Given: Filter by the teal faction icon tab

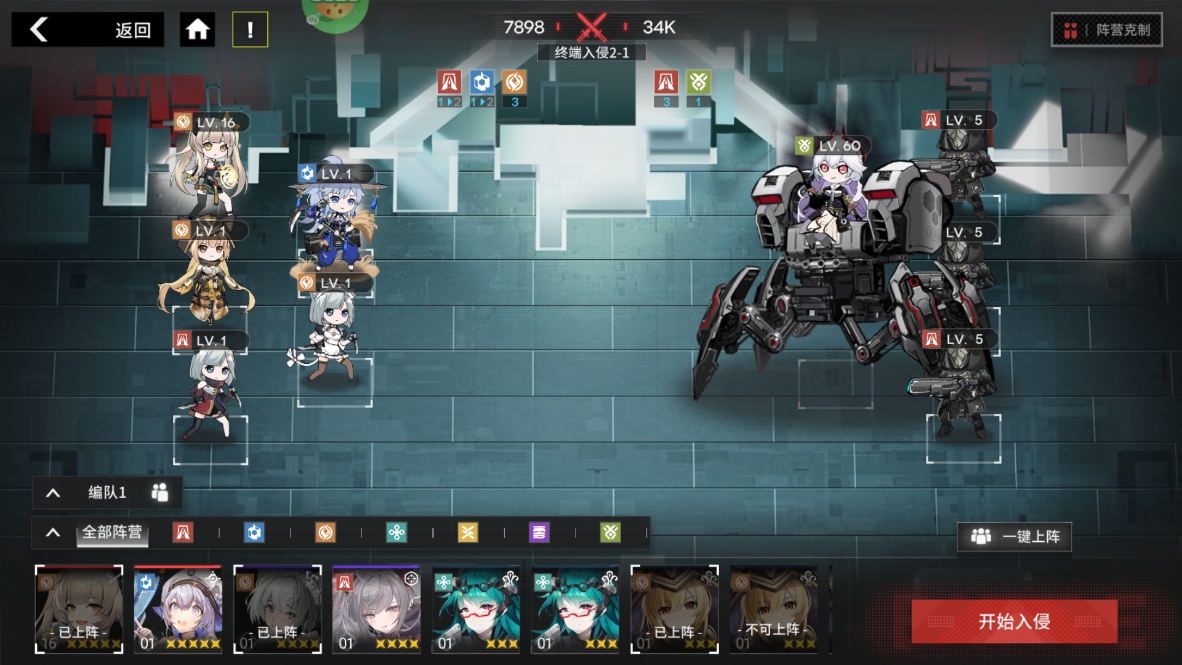Looking at the screenshot, I should [397, 533].
